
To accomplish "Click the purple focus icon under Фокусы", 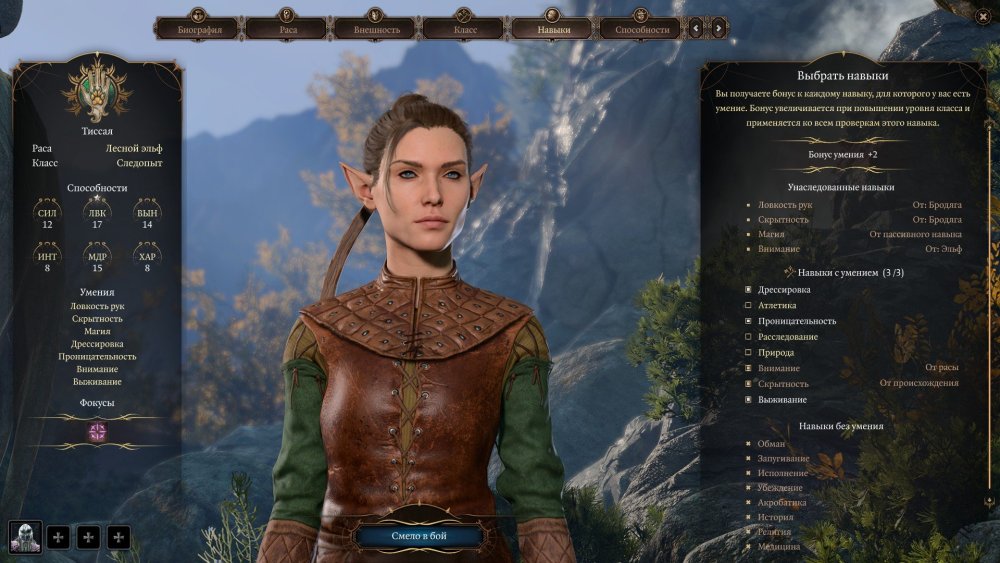I will [x=98, y=431].
